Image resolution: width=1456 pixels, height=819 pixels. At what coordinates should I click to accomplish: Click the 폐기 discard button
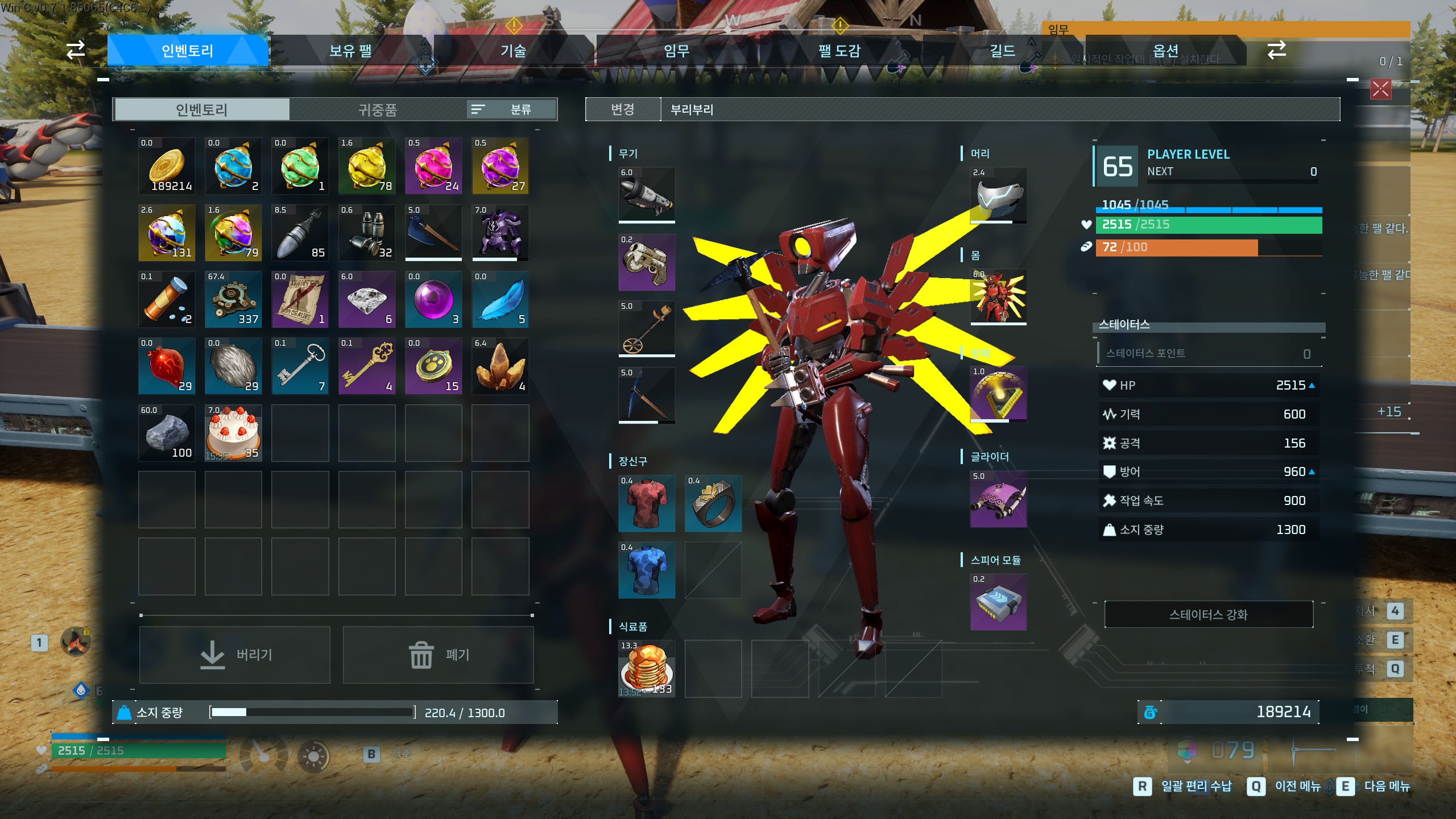(439, 655)
